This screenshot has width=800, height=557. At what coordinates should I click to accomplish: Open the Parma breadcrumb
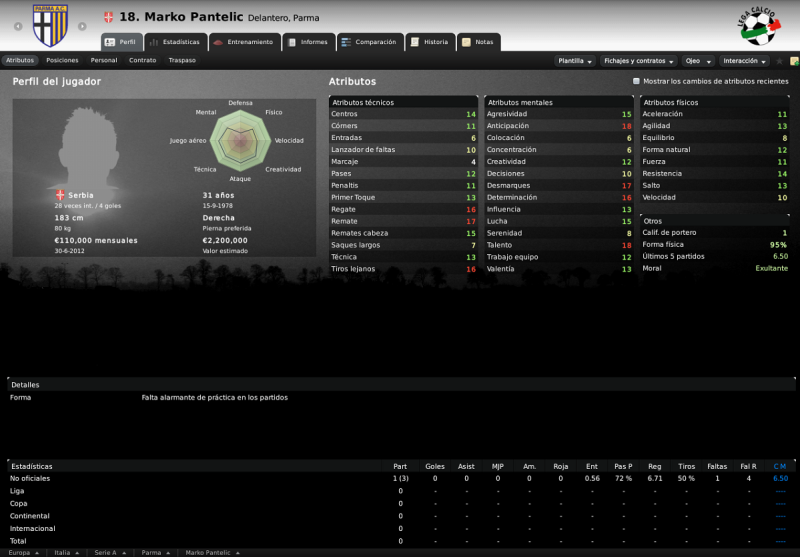[154, 552]
